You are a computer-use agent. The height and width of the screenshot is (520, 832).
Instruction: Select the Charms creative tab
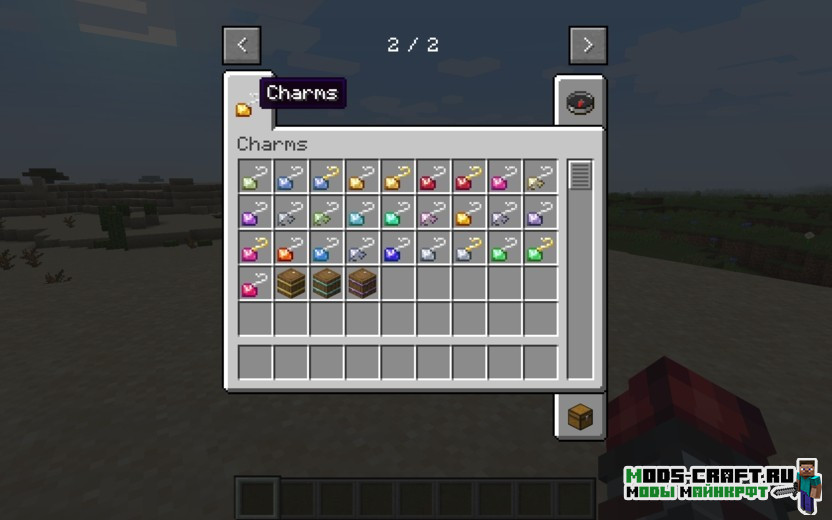coord(246,104)
